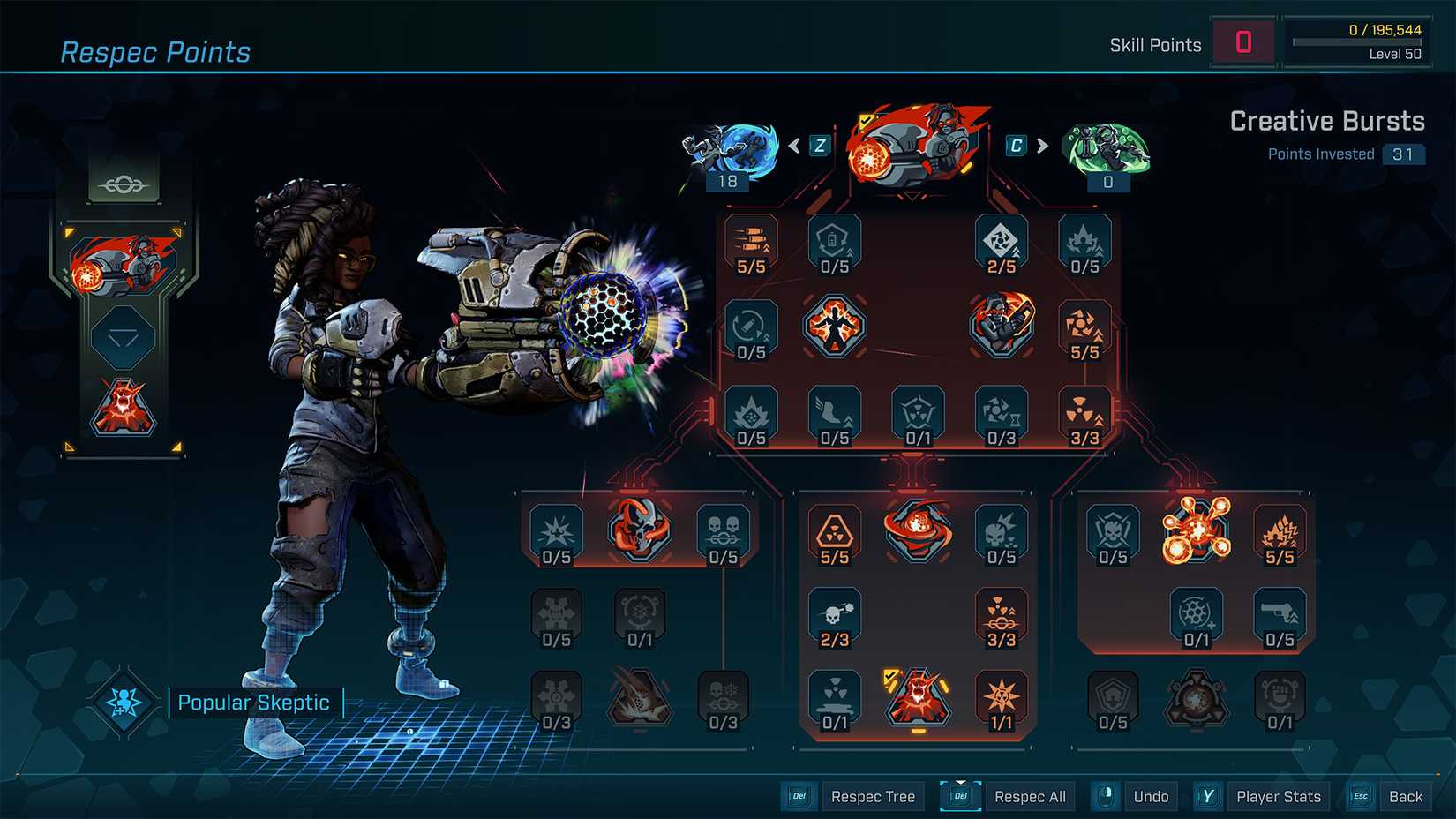The height and width of the screenshot is (819, 1456).
Task: Click the revolver pistol skill in right branch
Action: (x=1280, y=618)
